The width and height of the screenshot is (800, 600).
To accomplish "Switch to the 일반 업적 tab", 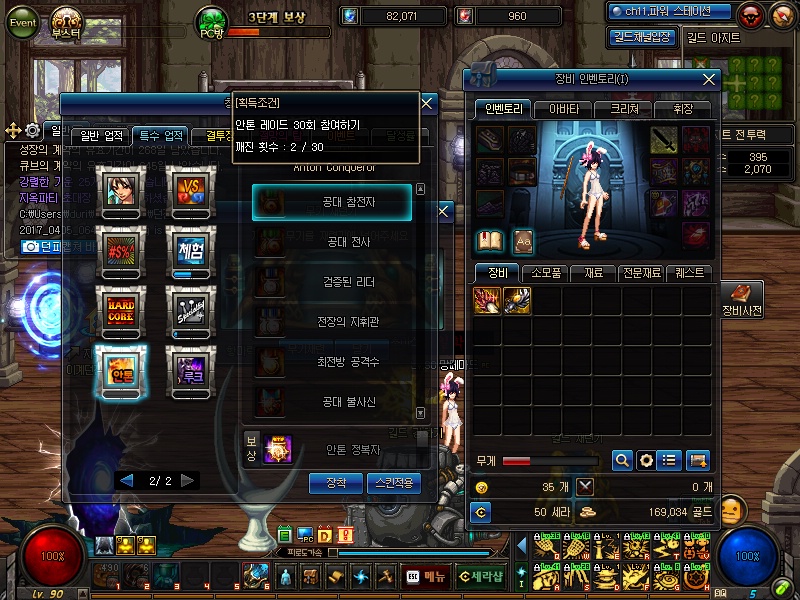I will [101, 136].
